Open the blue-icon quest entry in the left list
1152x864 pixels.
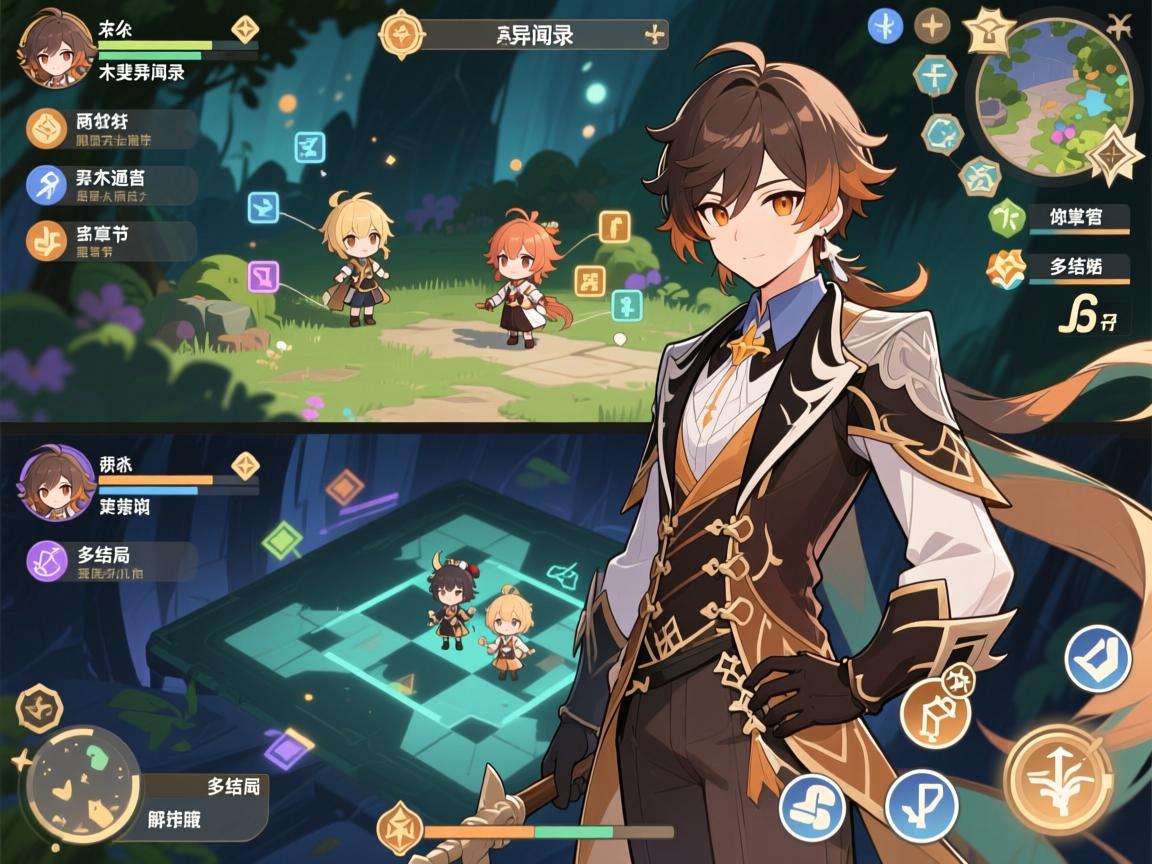[46, 186]
